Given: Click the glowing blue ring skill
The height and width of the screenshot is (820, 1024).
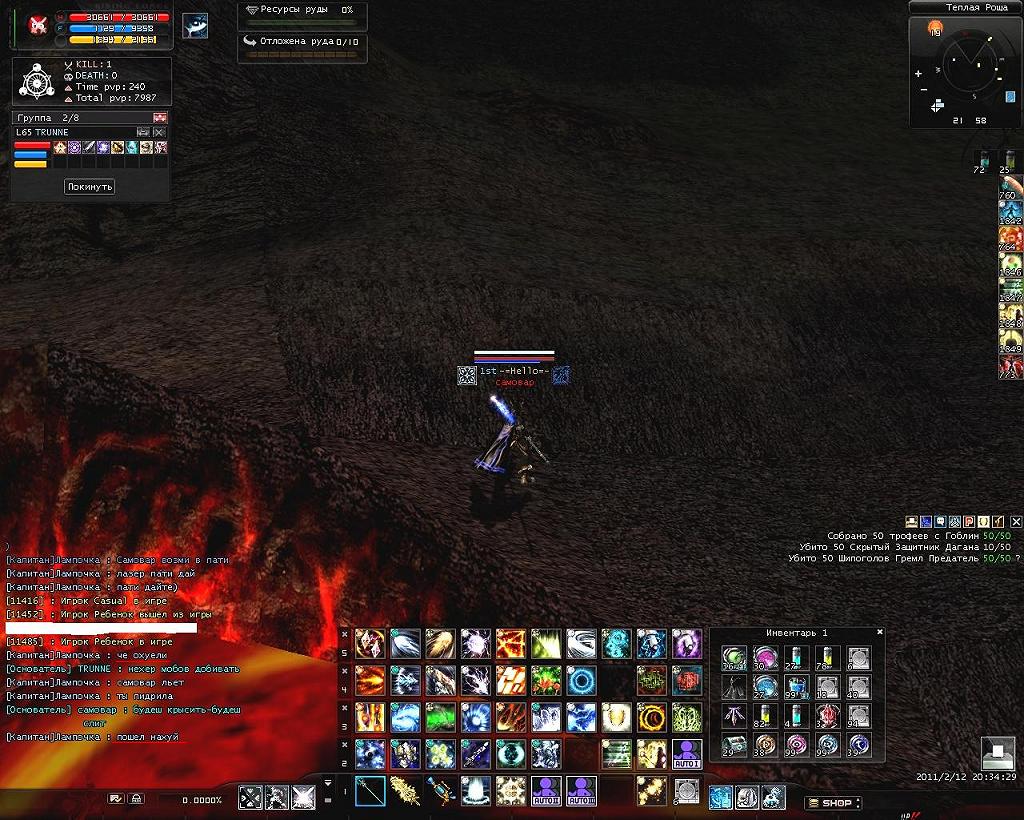Looking at the screenshot, I should click(581, 682).
